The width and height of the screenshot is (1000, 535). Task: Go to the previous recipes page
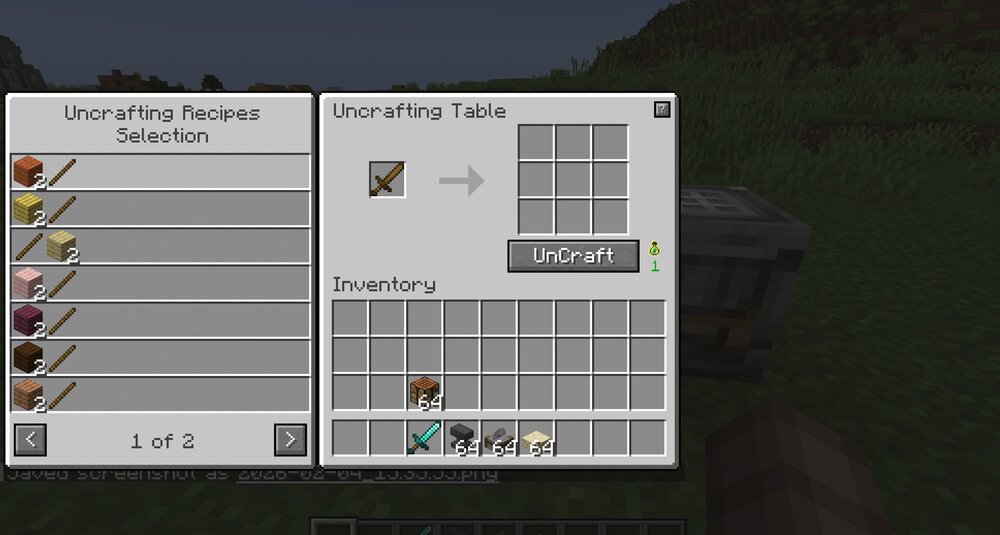pos(31,439)
